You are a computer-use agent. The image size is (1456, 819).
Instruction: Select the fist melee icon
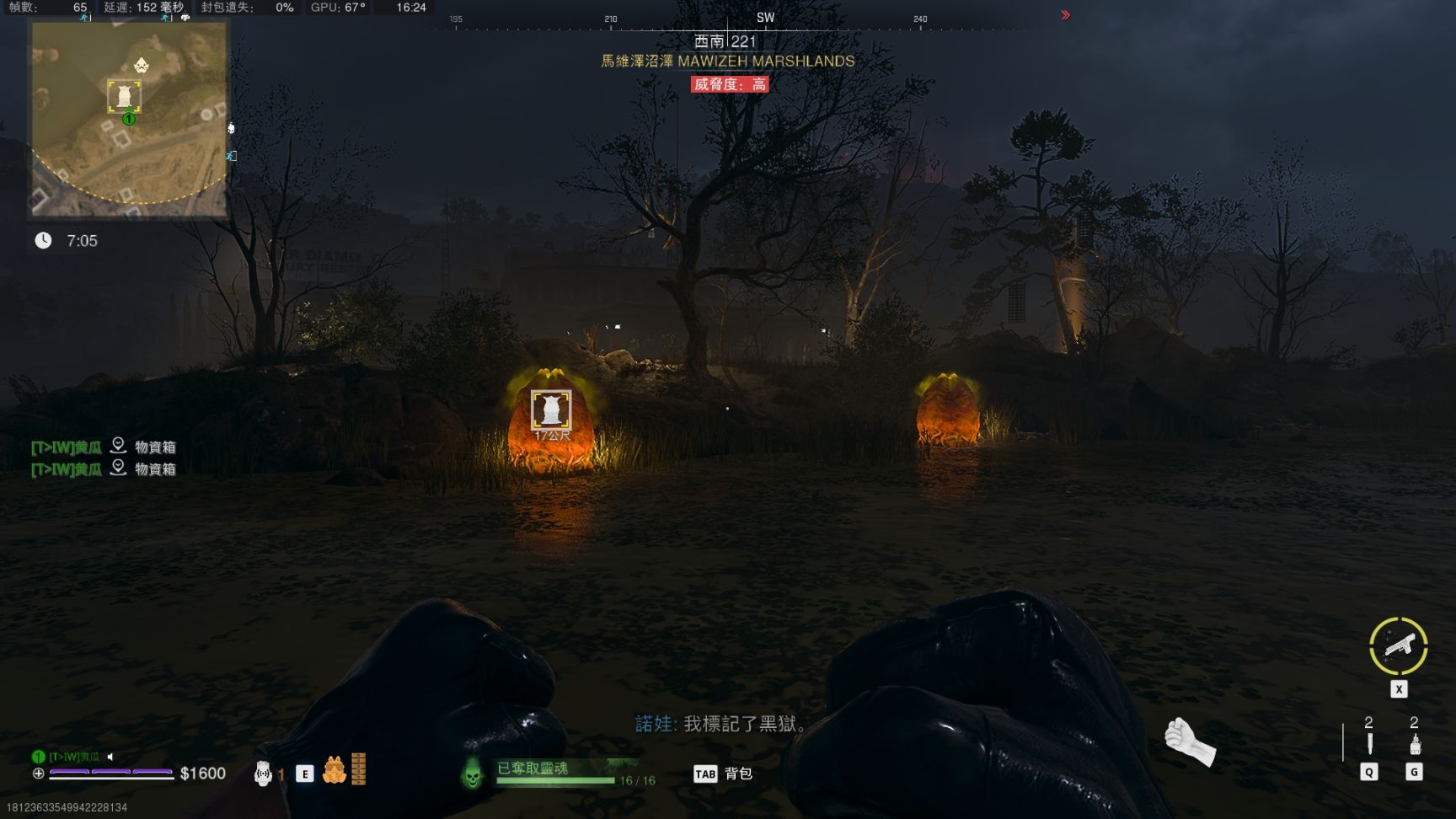tap(1189, 741)
